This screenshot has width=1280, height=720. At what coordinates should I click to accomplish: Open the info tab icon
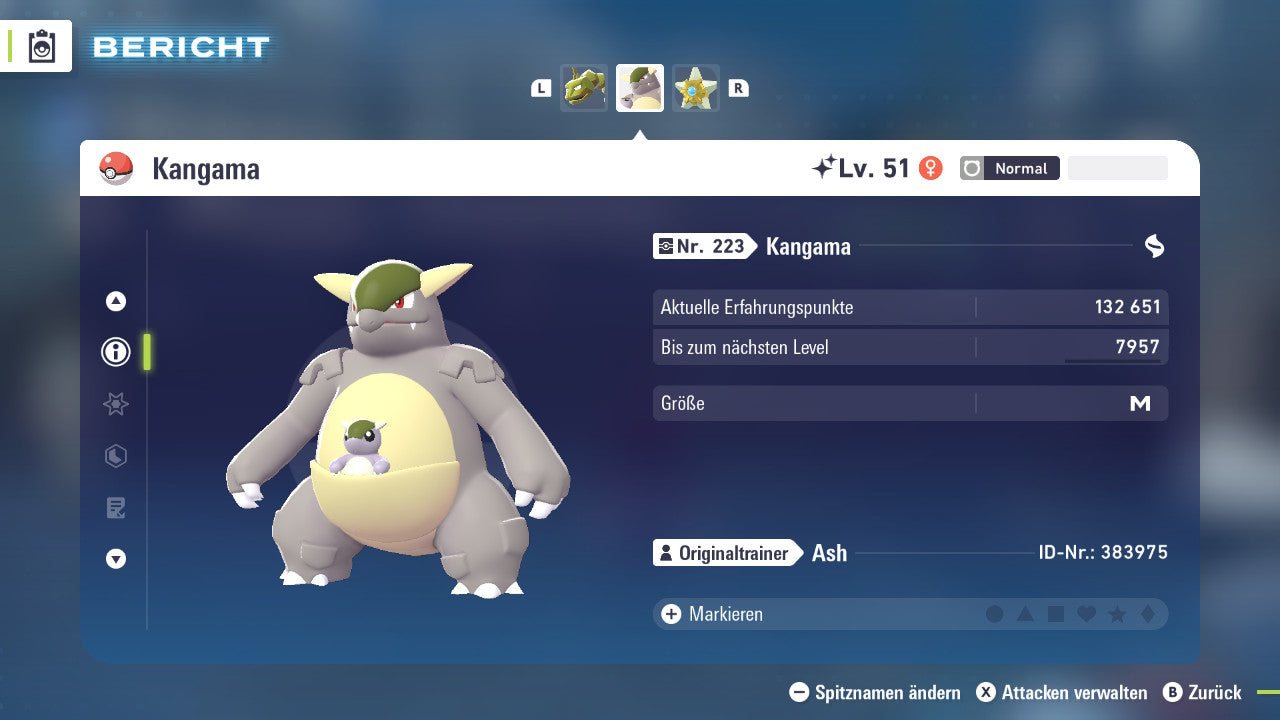(116, 352)
